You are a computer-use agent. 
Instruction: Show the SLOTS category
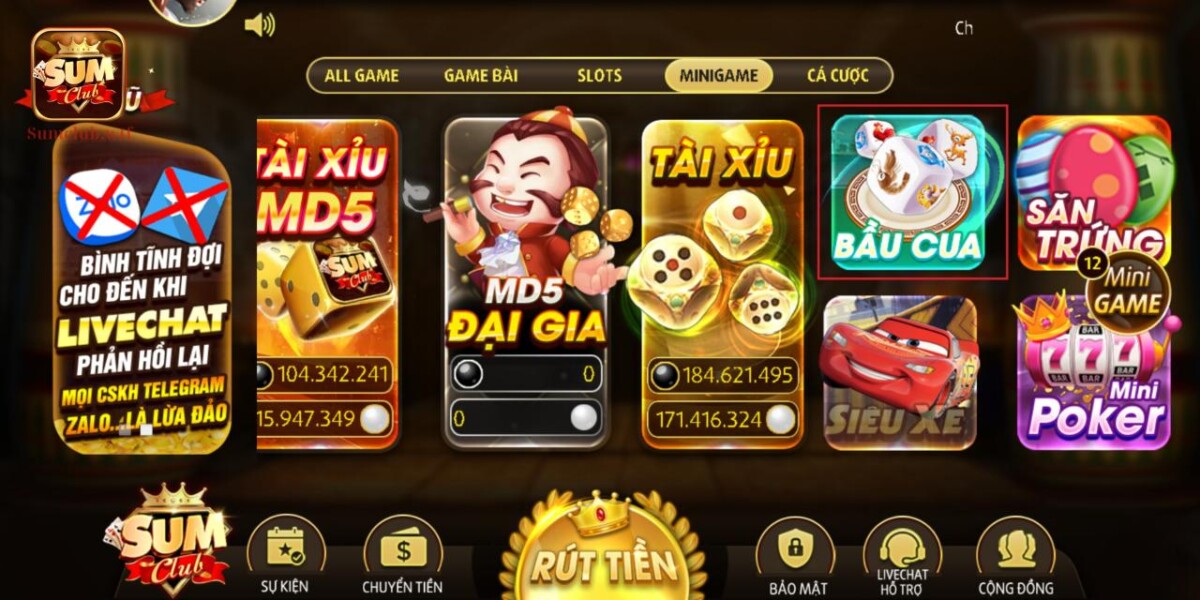(599, 76)
